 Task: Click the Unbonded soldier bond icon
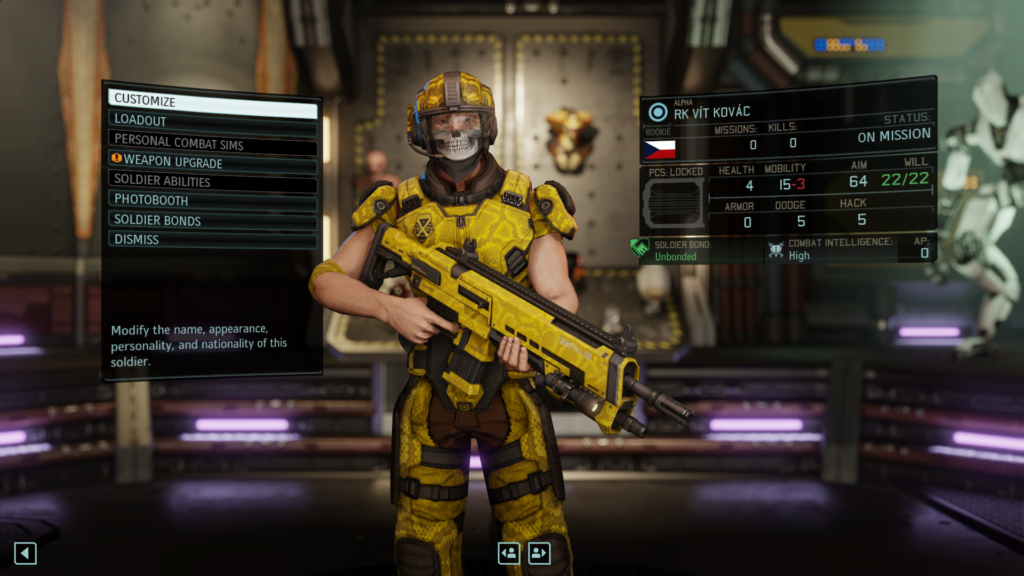[640, 248]
